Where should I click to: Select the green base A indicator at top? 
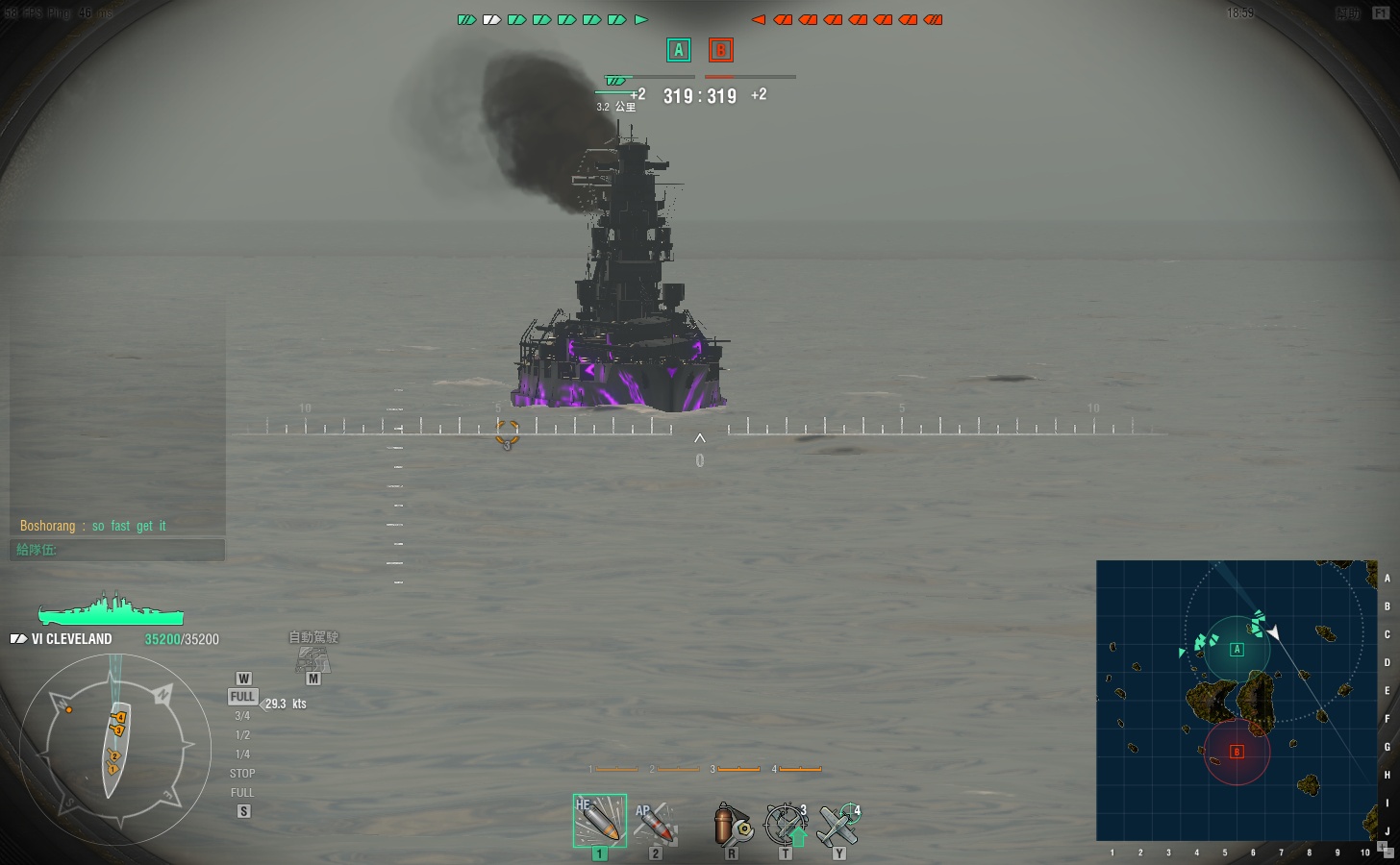point(679,50)
